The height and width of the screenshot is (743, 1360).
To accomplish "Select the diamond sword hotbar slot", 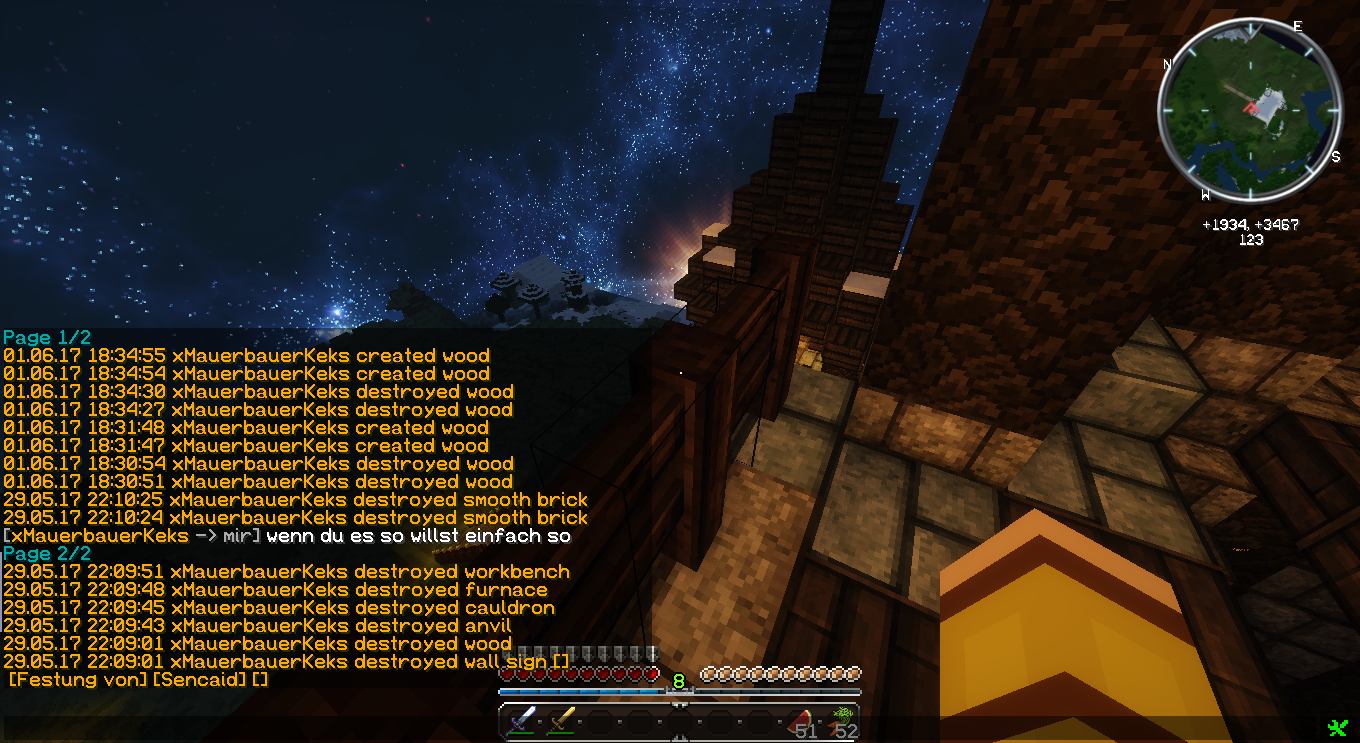I will (x=521, y=722).
